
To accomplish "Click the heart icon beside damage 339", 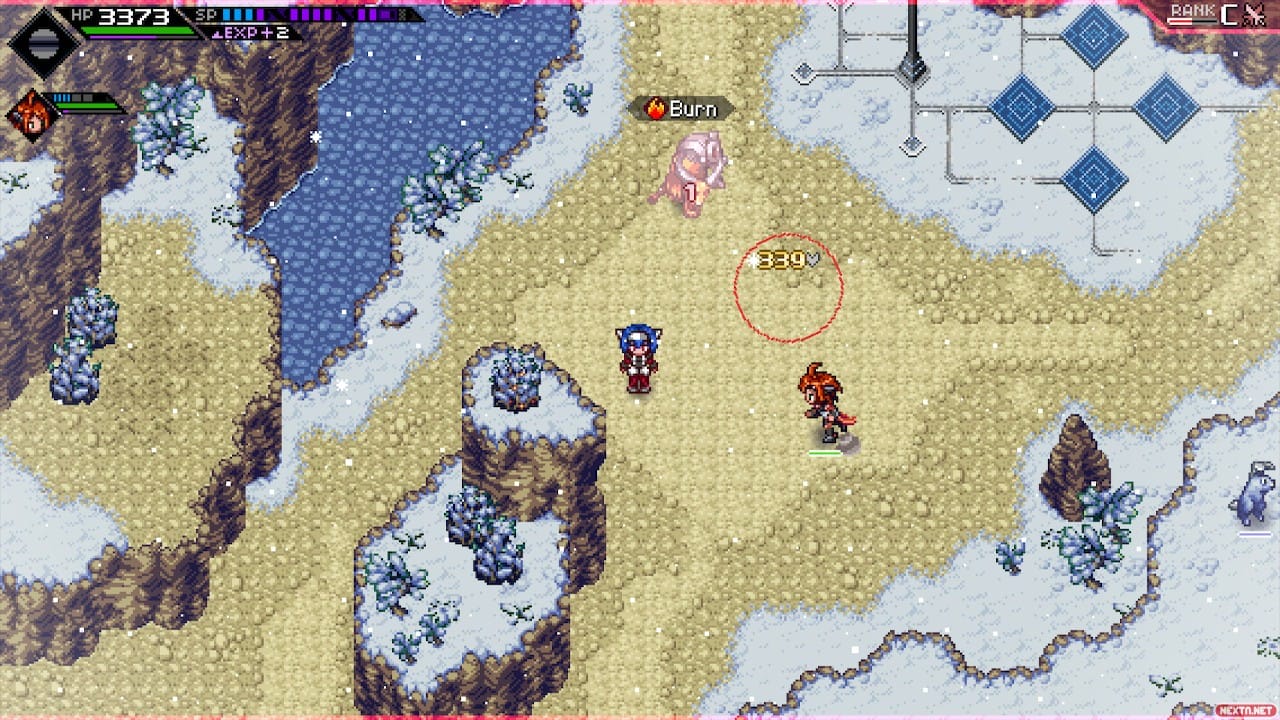I will 812,257.
